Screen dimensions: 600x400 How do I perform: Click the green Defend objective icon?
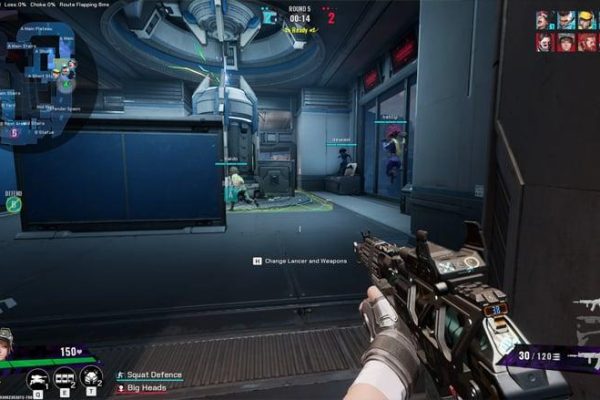(x=14, y=204)
